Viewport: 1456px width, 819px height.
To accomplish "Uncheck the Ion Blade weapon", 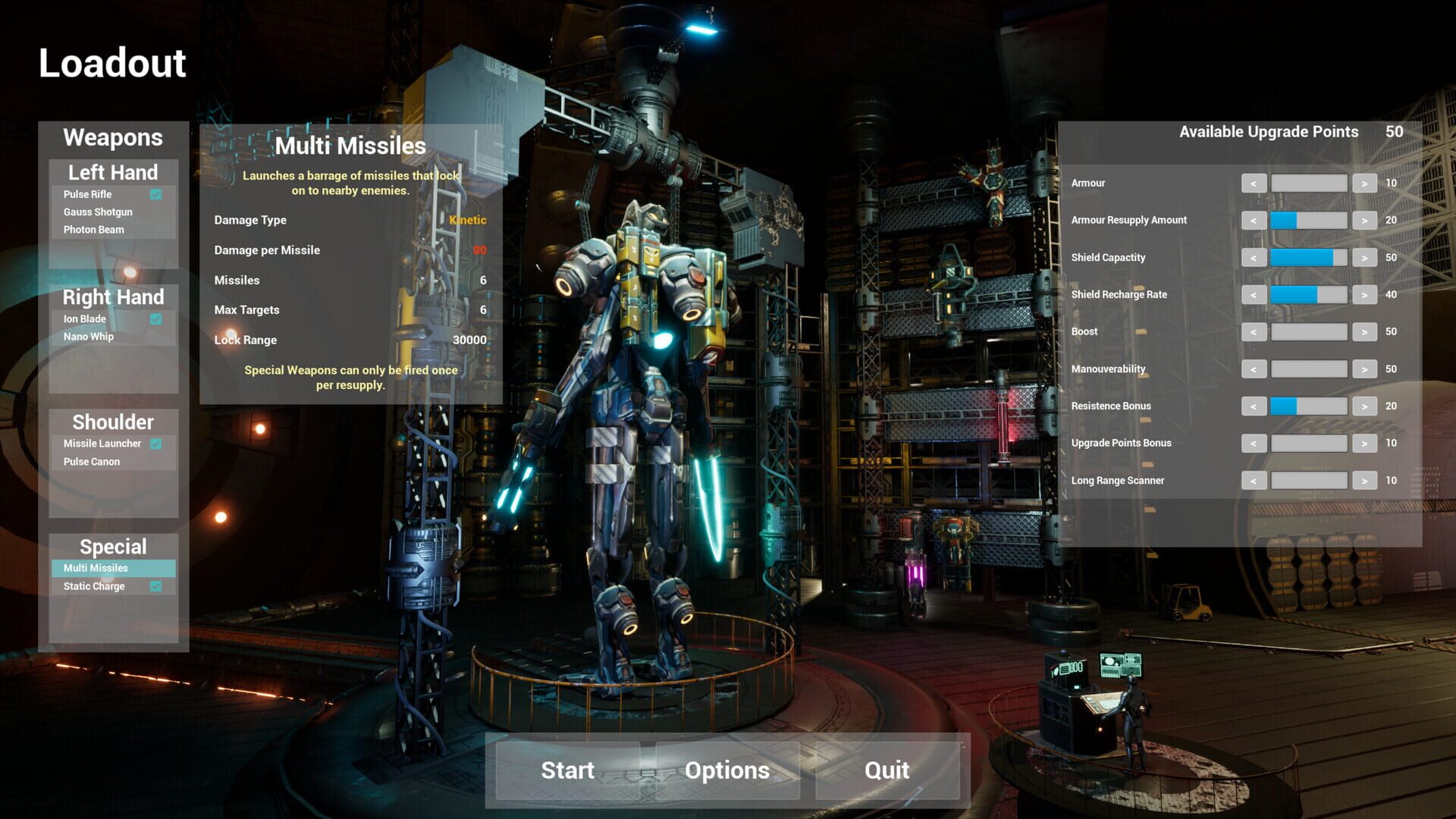I will (x=157, y=318).
